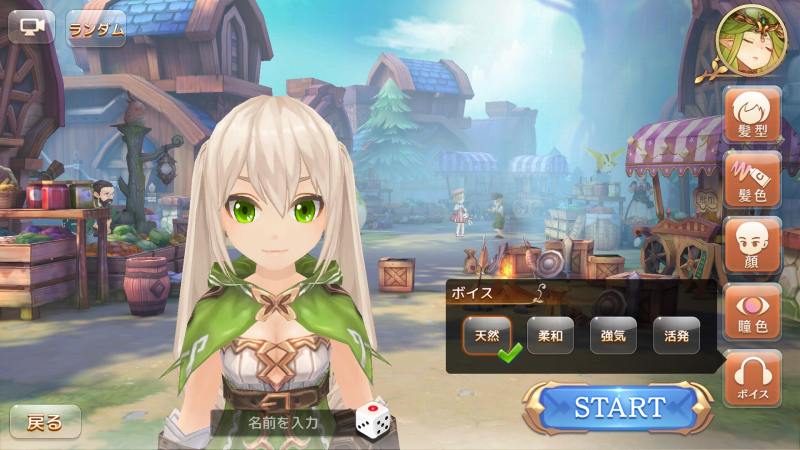800x450 pixels.
Task: Randomize appearance with ランダム button
Action: click(x=96, y=28)
